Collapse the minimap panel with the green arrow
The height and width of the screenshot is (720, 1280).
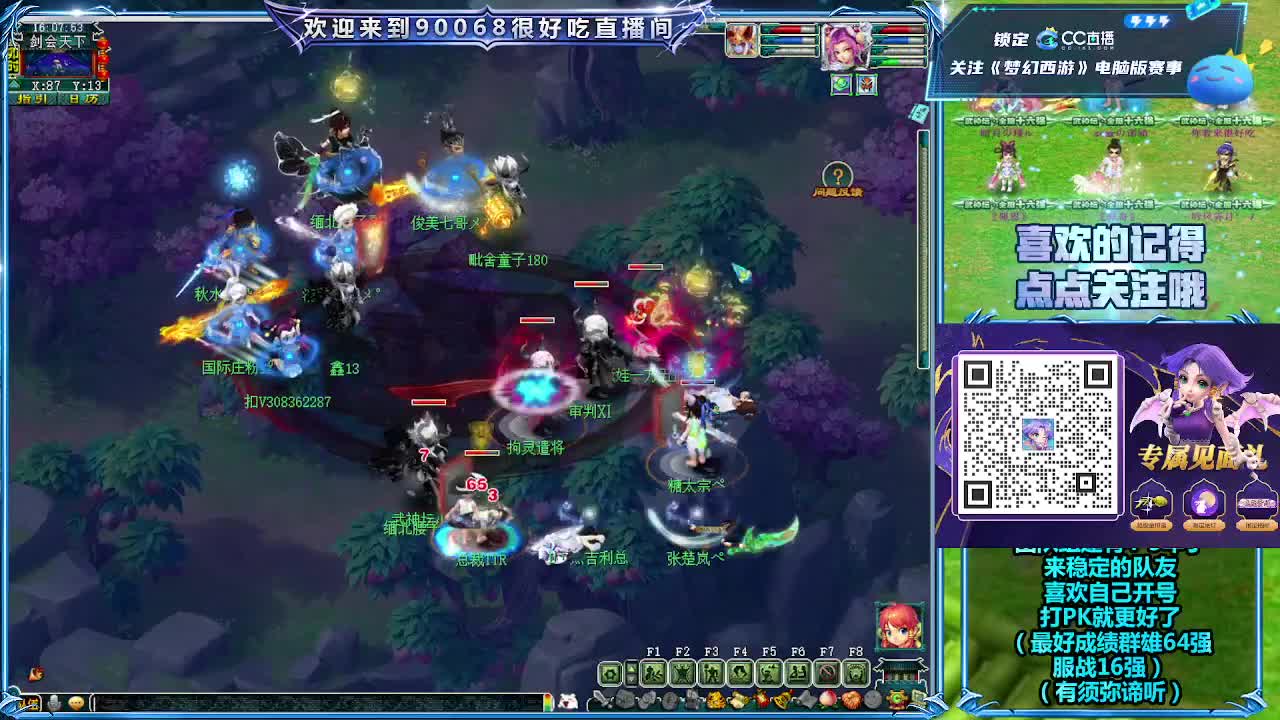pyautogui.click(x=14, y=83)
